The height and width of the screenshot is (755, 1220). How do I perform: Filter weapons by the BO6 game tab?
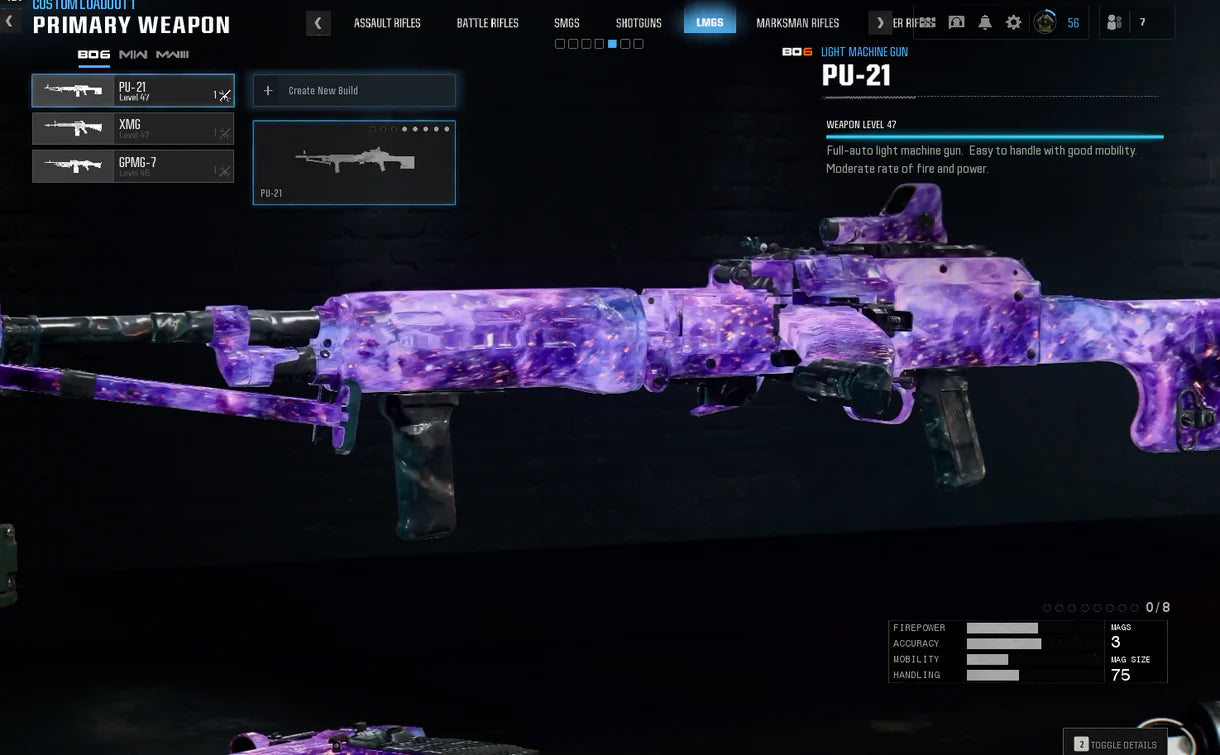(94, 54)
